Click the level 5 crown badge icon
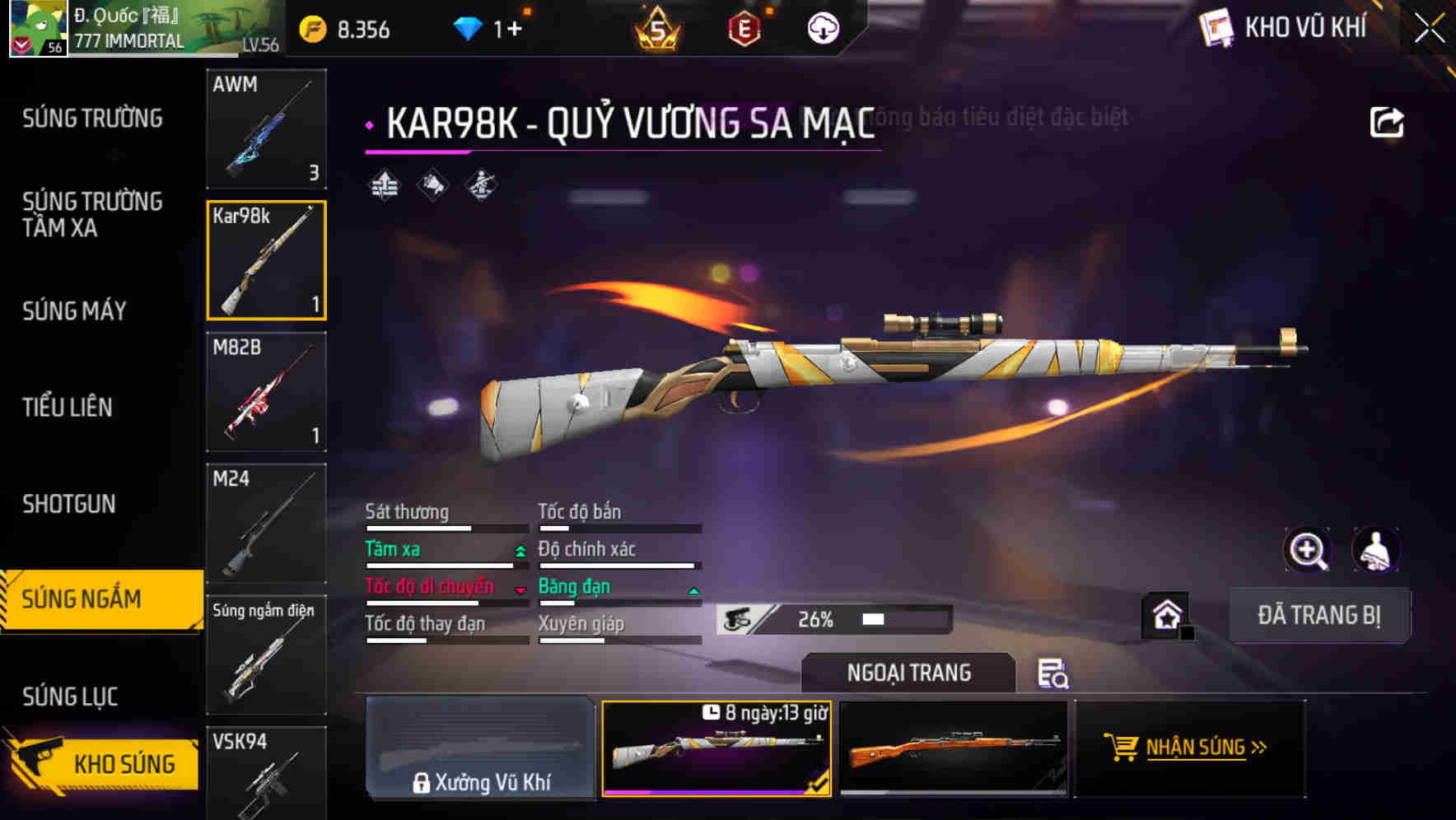 point(659,27)
